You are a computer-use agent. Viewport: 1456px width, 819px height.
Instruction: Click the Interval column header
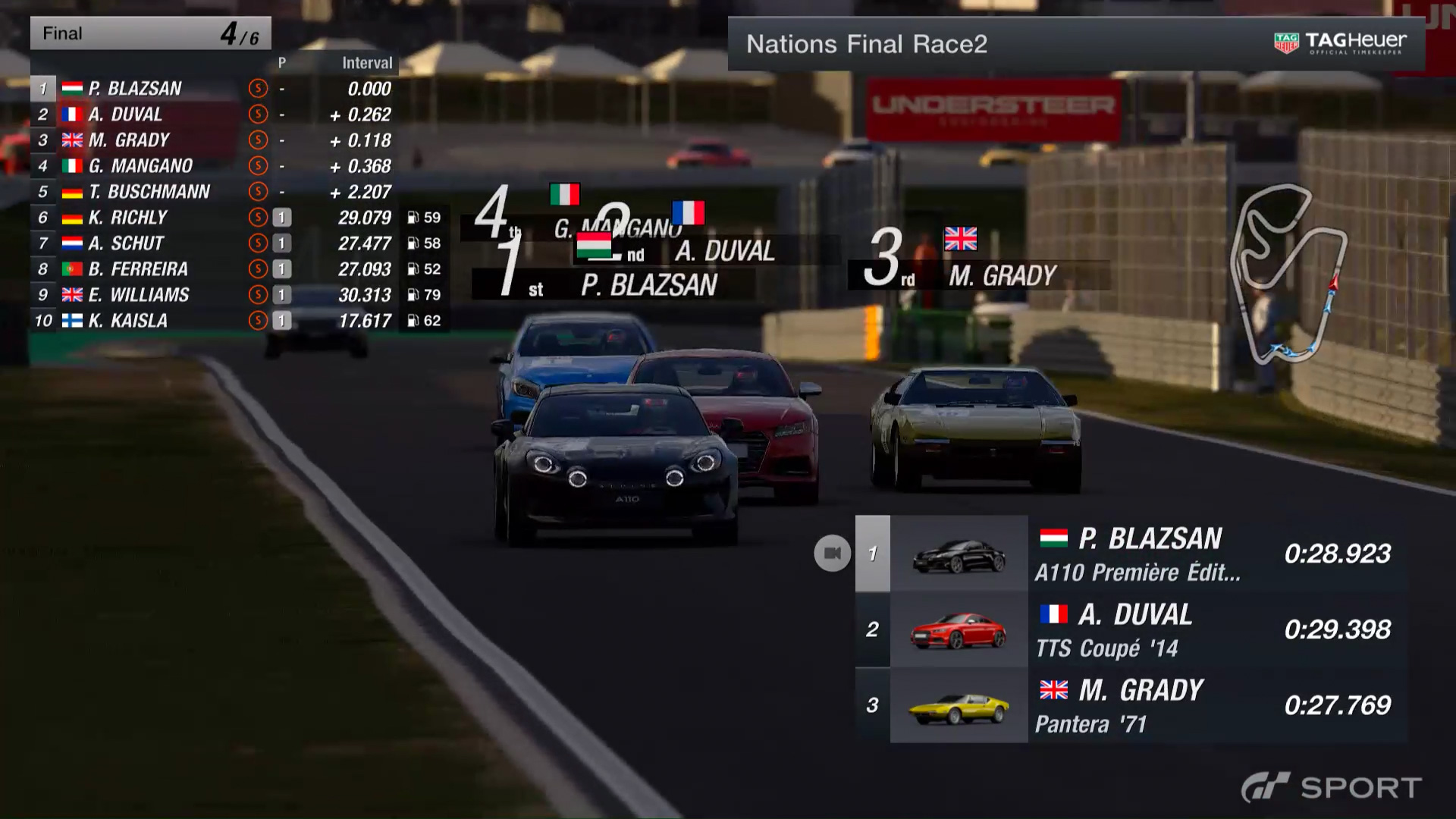(367, 63)
